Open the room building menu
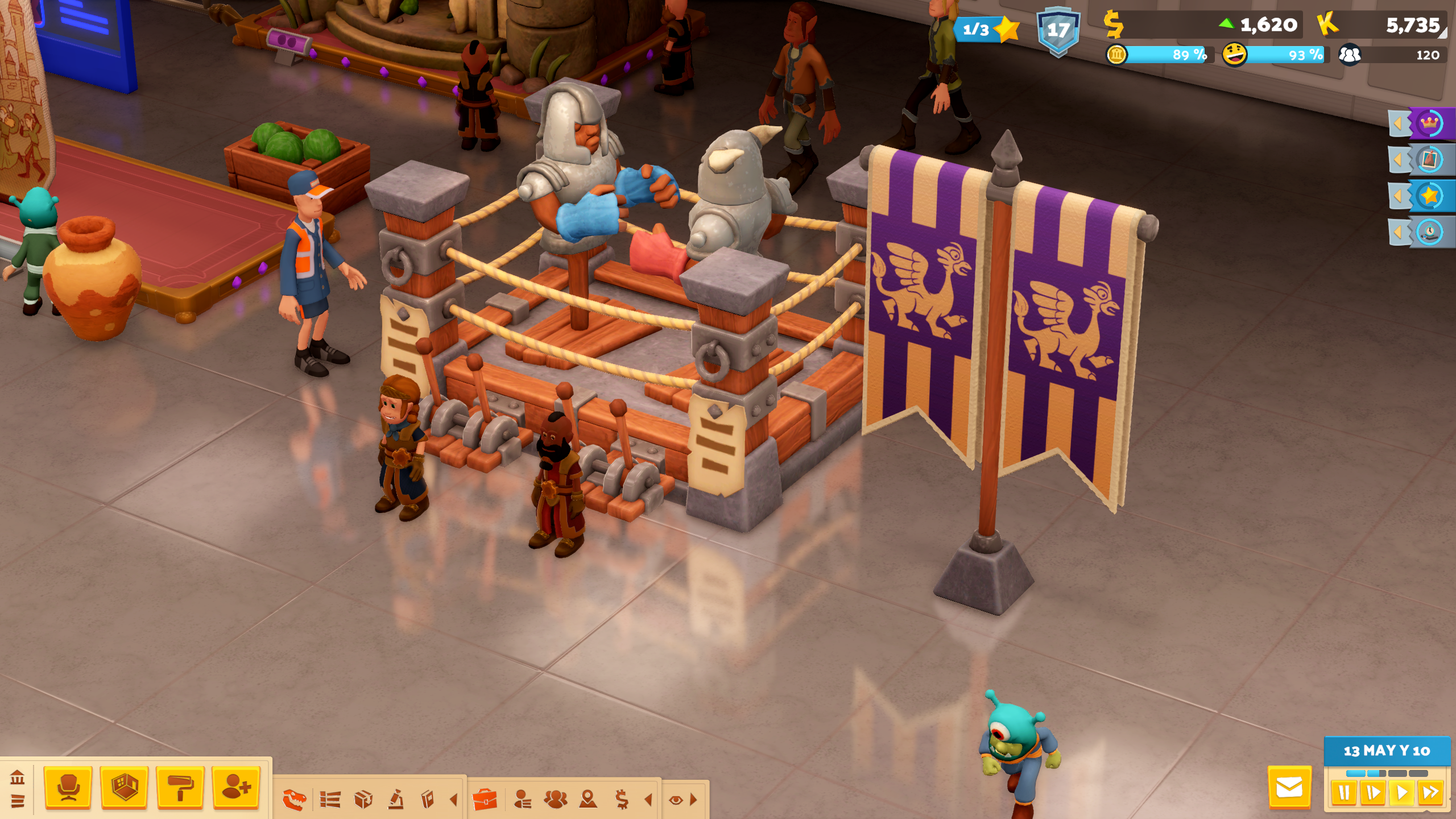Image resolution: width=1456 pixels, height=819 pixels. pos(124,787)
